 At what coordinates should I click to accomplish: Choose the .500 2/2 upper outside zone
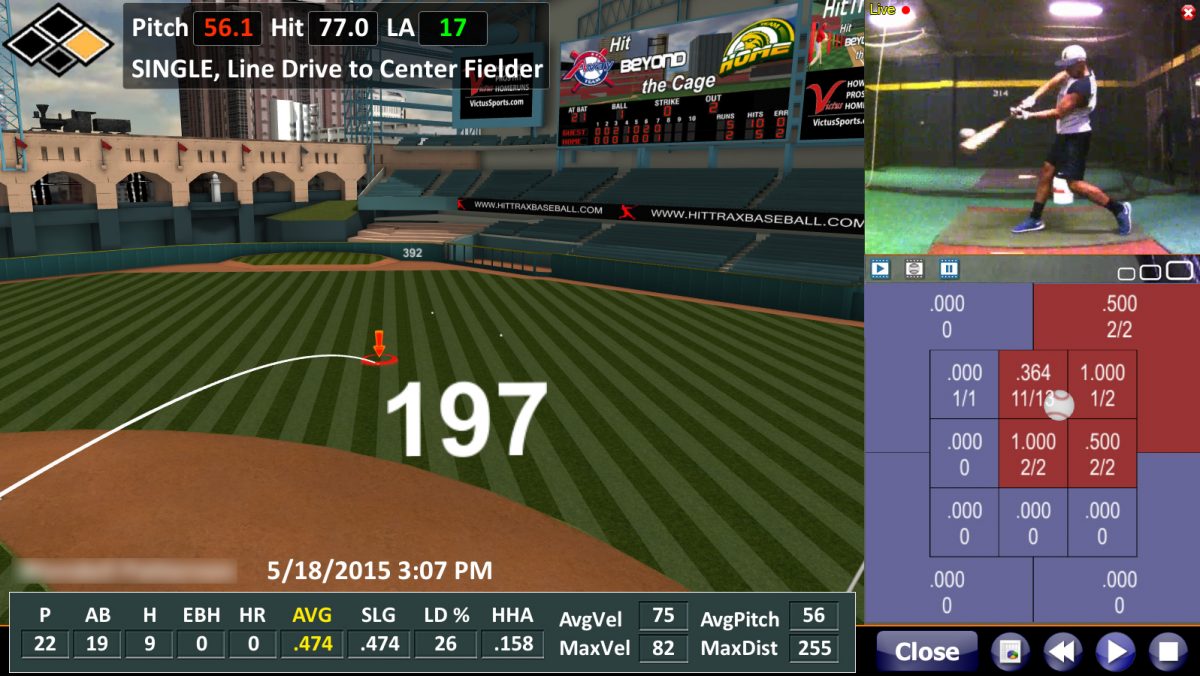click(1117, 316)
